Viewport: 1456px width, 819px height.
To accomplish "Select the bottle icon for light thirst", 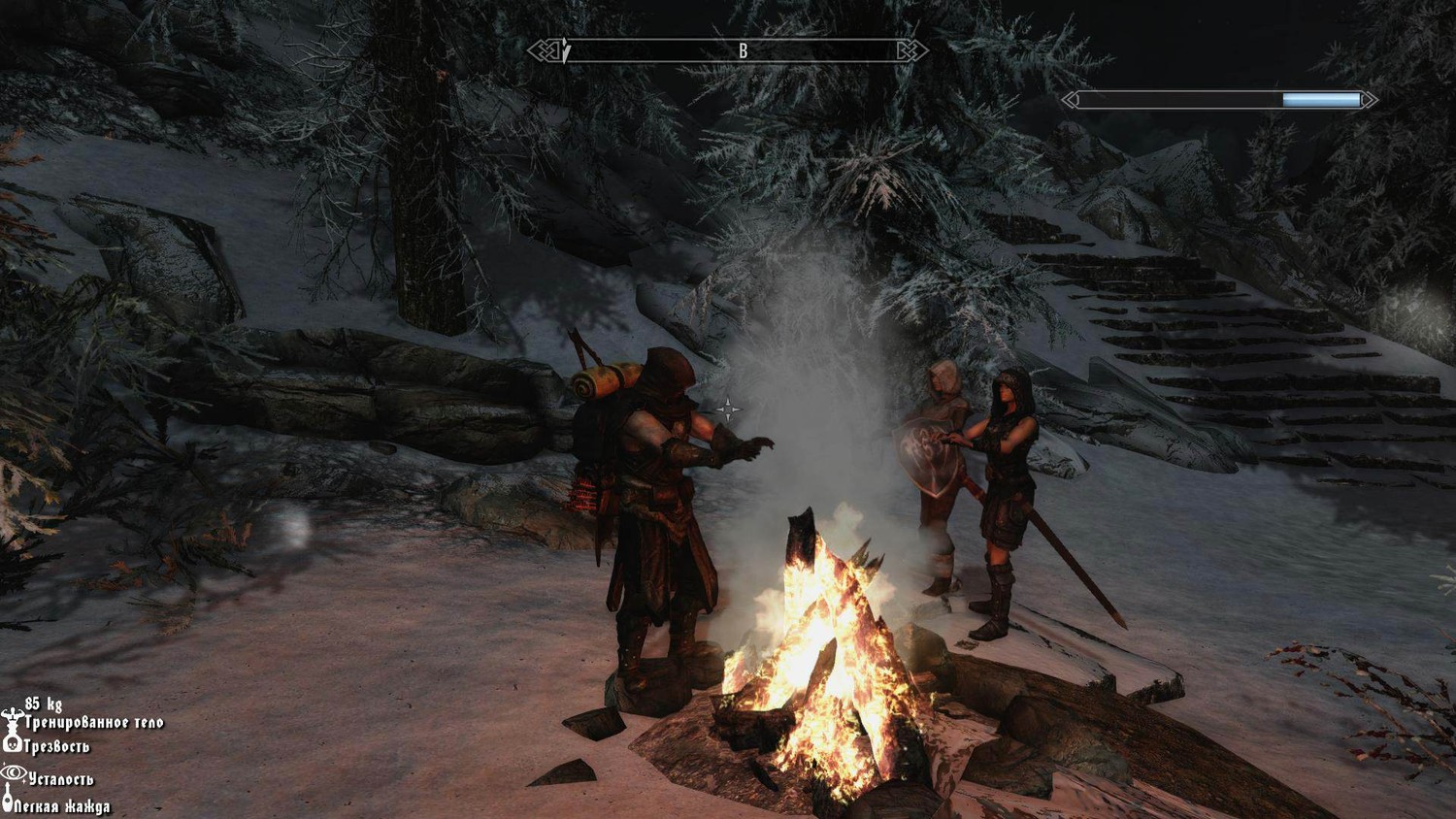I will pos(8,802).
